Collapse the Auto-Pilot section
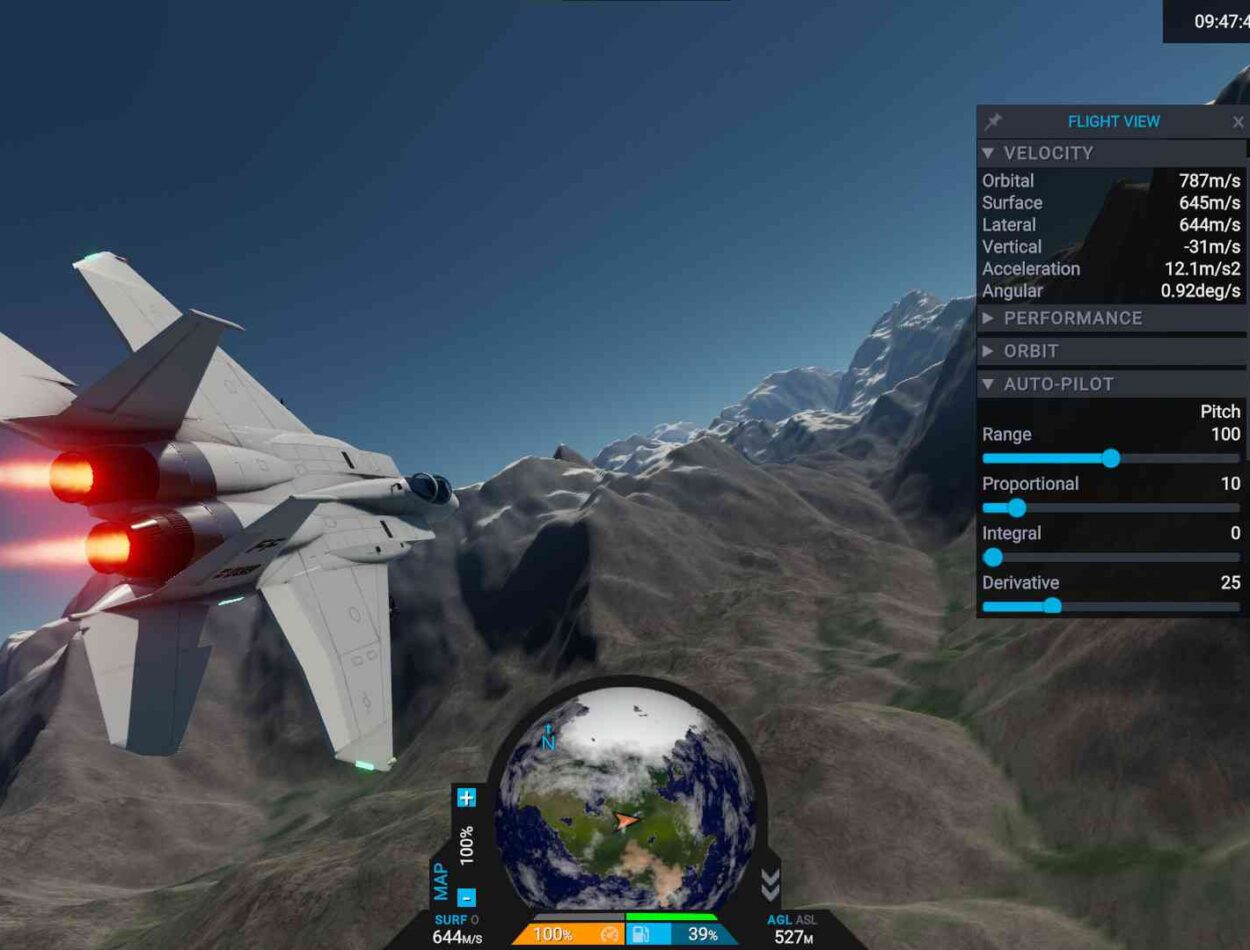The width and height of the screenshot is (1250, 950). coord(988,384)
